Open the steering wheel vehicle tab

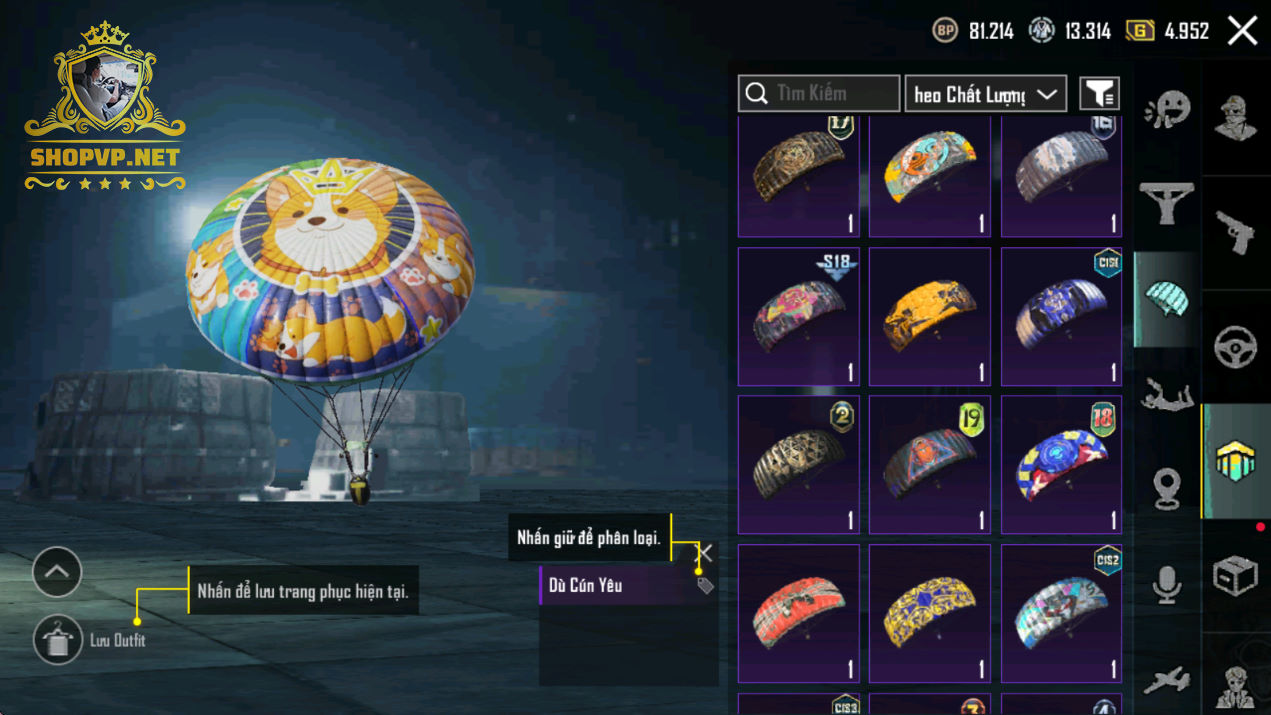1235,347
